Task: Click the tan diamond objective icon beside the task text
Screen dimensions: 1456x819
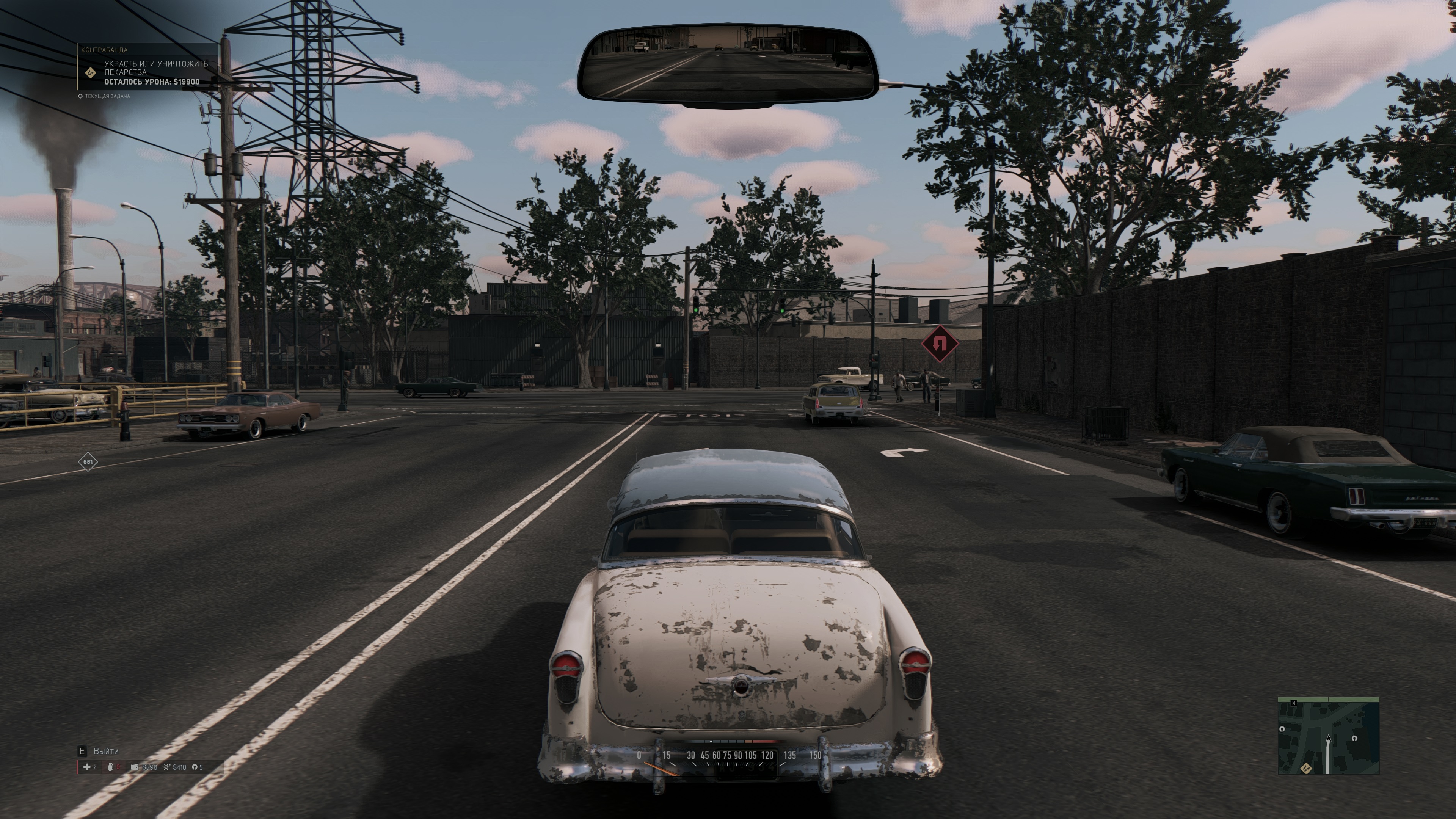Action: coord(90,73)
